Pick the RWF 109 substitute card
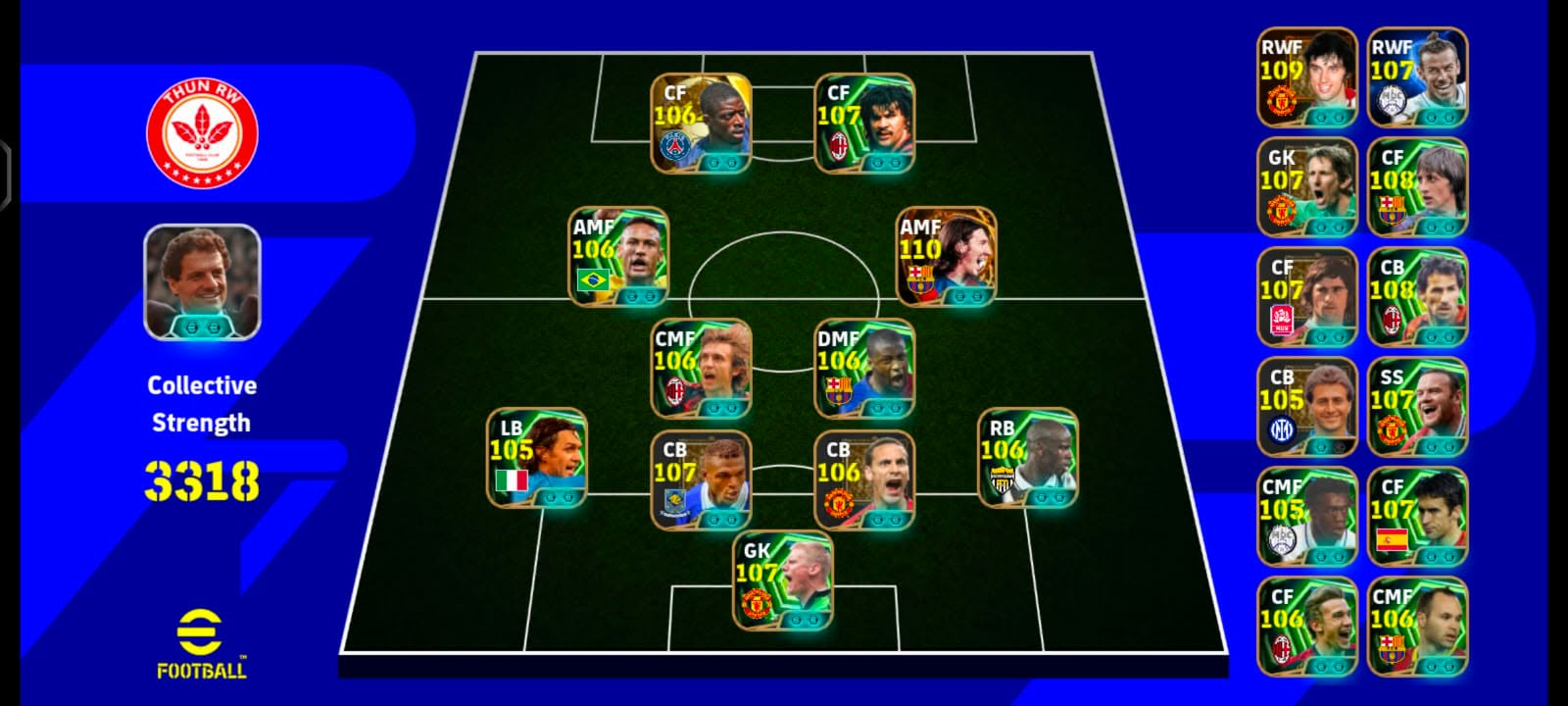This screenshot has width=1568, height=706. (1307, 77)
